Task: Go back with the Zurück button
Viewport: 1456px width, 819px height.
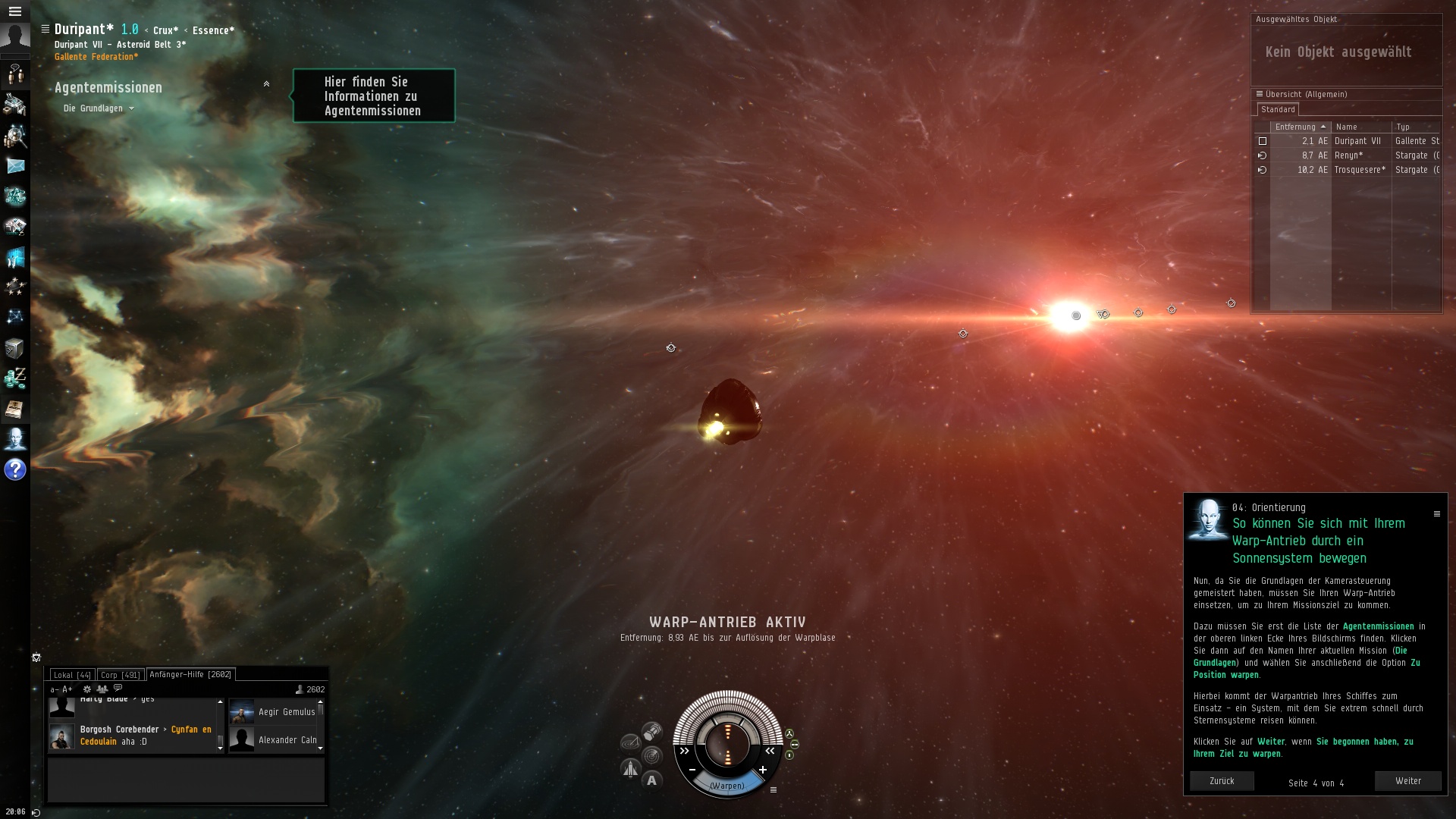Action: point(1221,781)
